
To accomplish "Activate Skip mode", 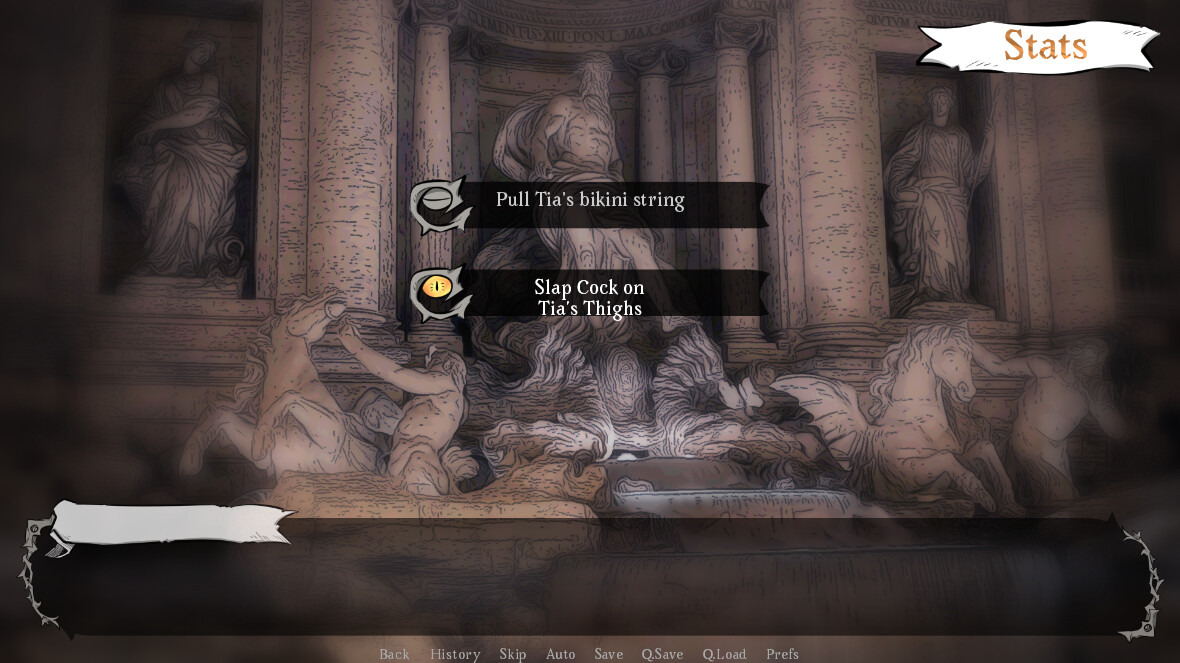I will click(512, 654).
